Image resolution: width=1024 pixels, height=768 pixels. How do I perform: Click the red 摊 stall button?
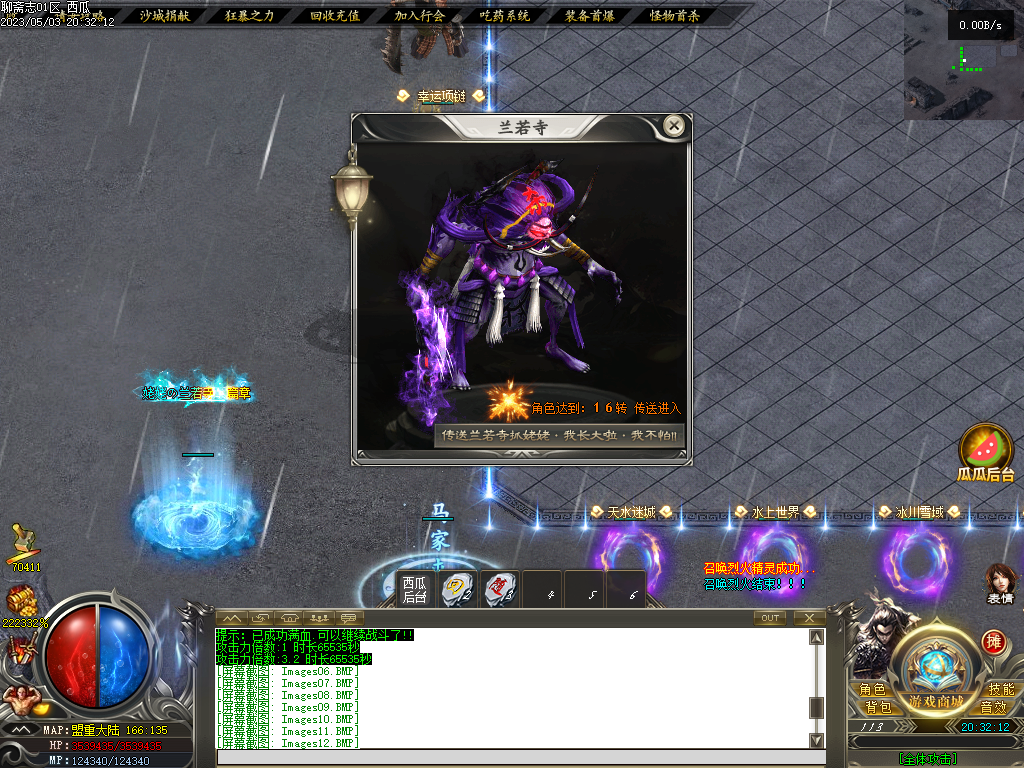click(x=993, y=641)
